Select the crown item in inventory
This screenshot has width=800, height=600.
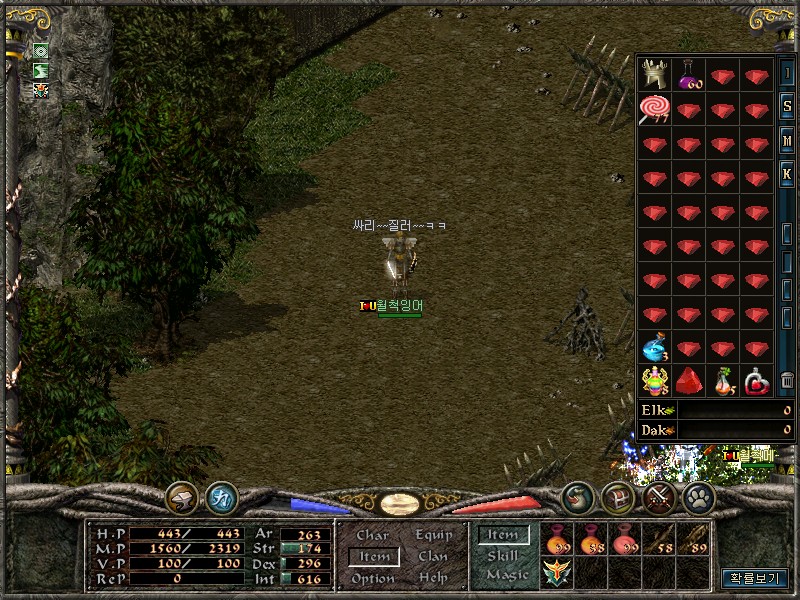655,74
